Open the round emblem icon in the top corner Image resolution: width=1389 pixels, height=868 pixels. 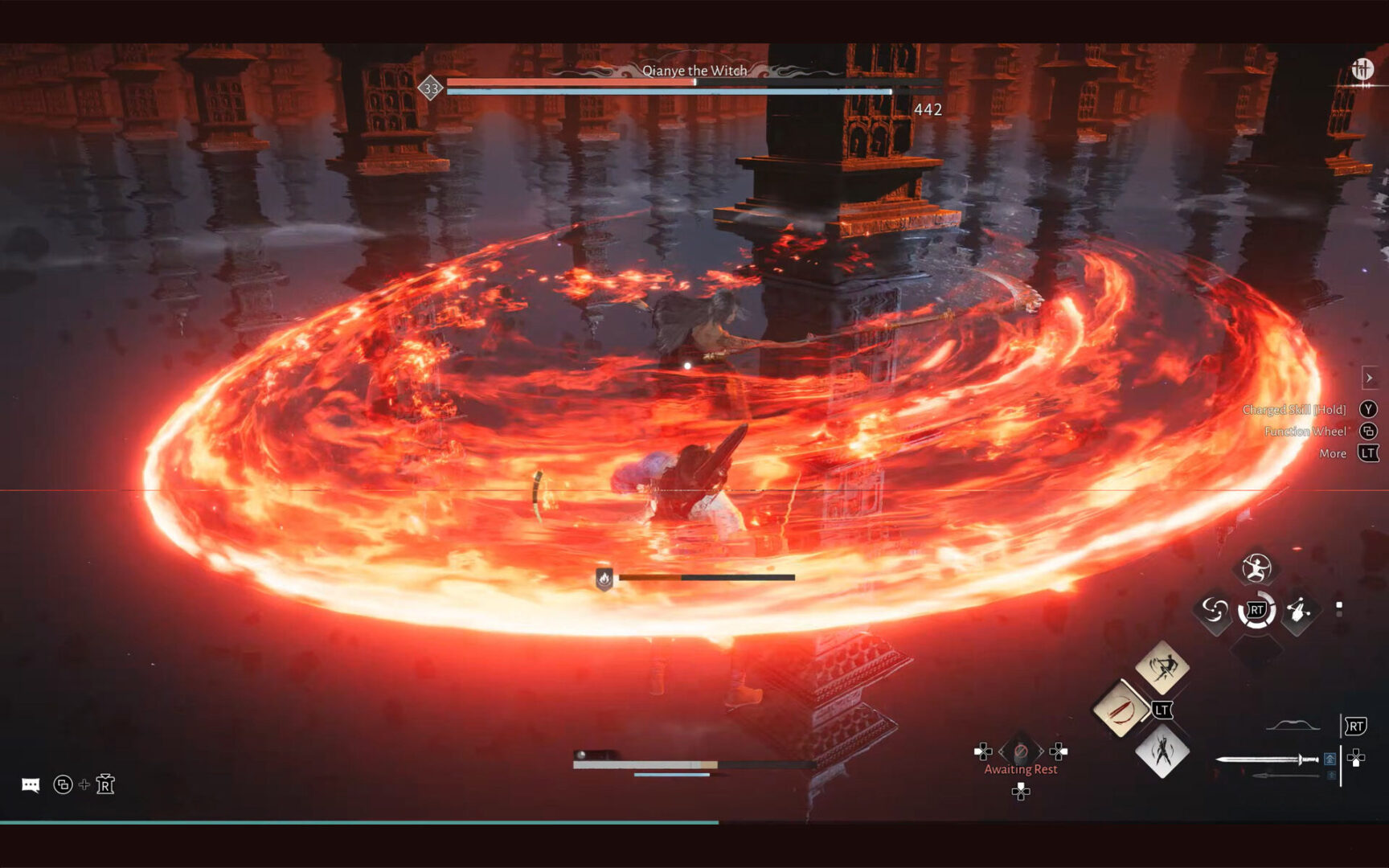pos(1362,70)
